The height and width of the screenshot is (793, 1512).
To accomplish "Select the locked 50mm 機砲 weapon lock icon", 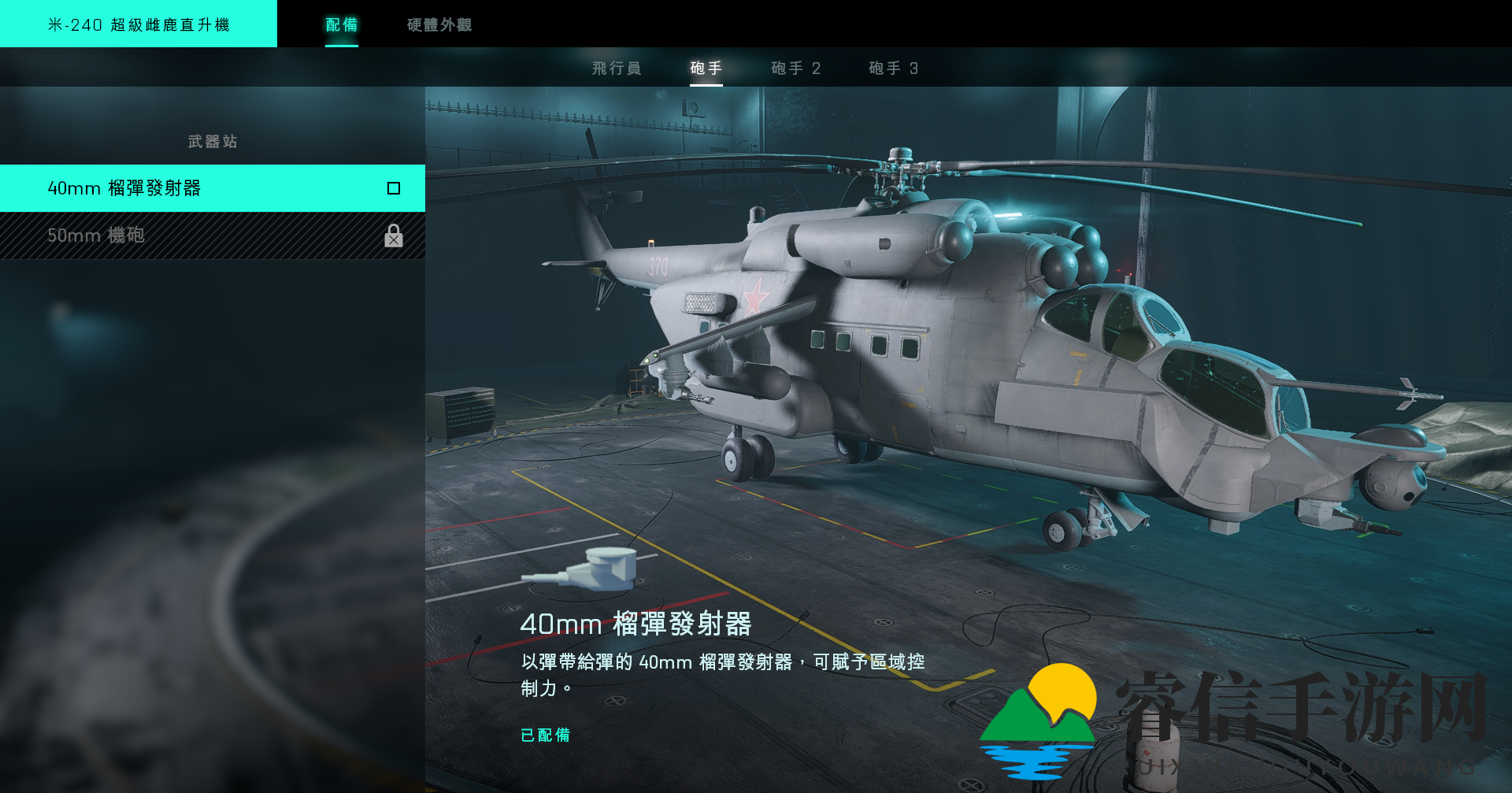I will pos(394,236).
